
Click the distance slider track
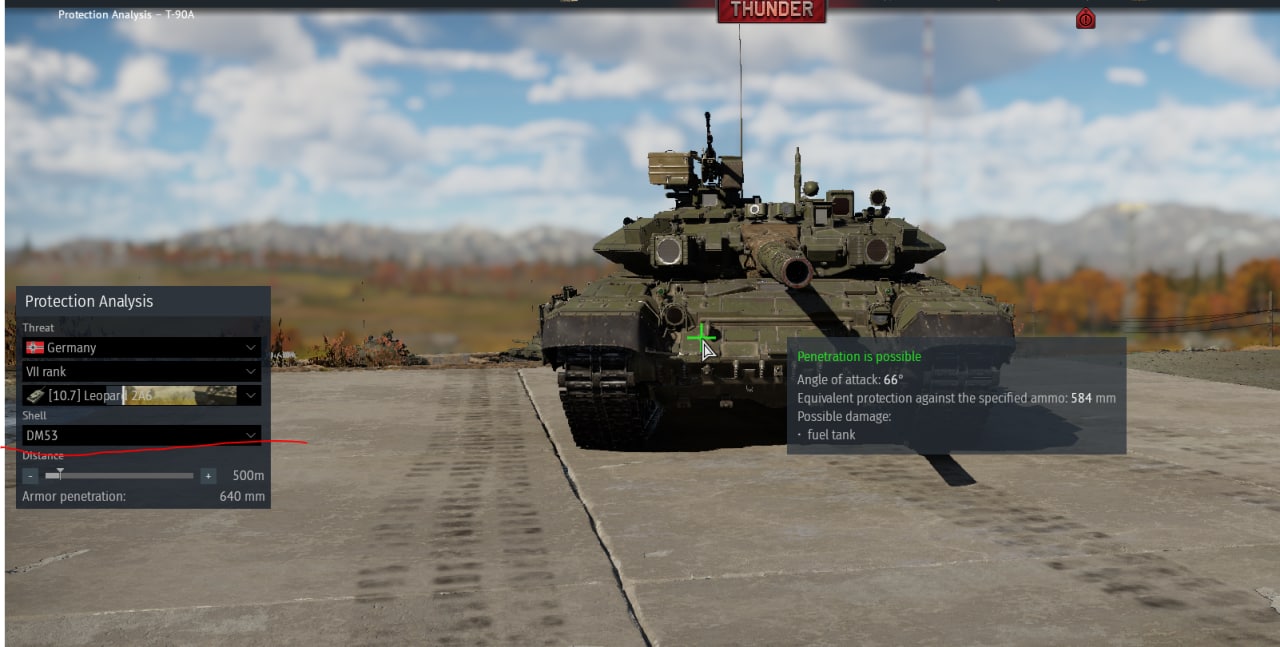point(119,476)
